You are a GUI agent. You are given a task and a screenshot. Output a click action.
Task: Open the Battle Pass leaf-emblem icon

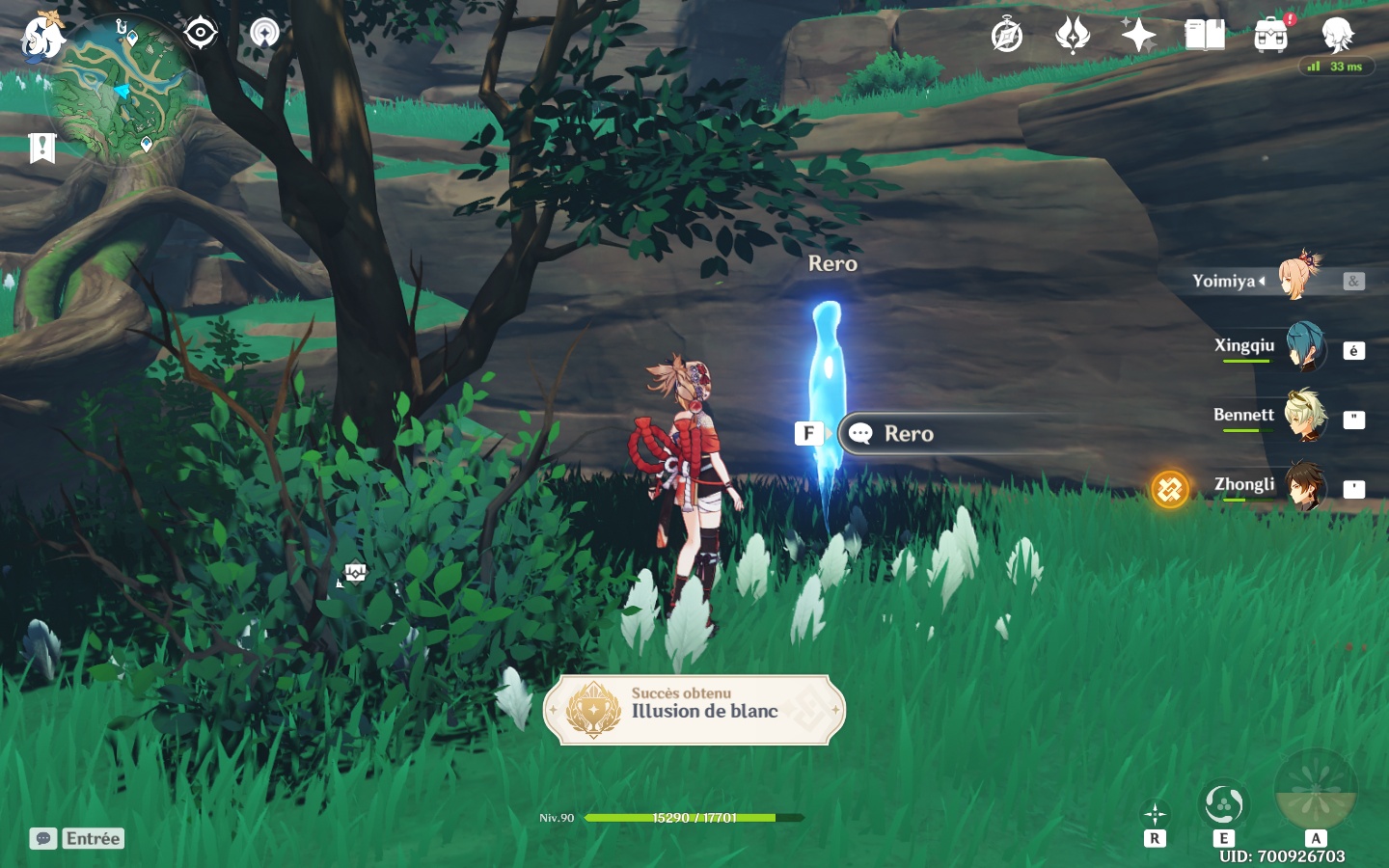1073,36
